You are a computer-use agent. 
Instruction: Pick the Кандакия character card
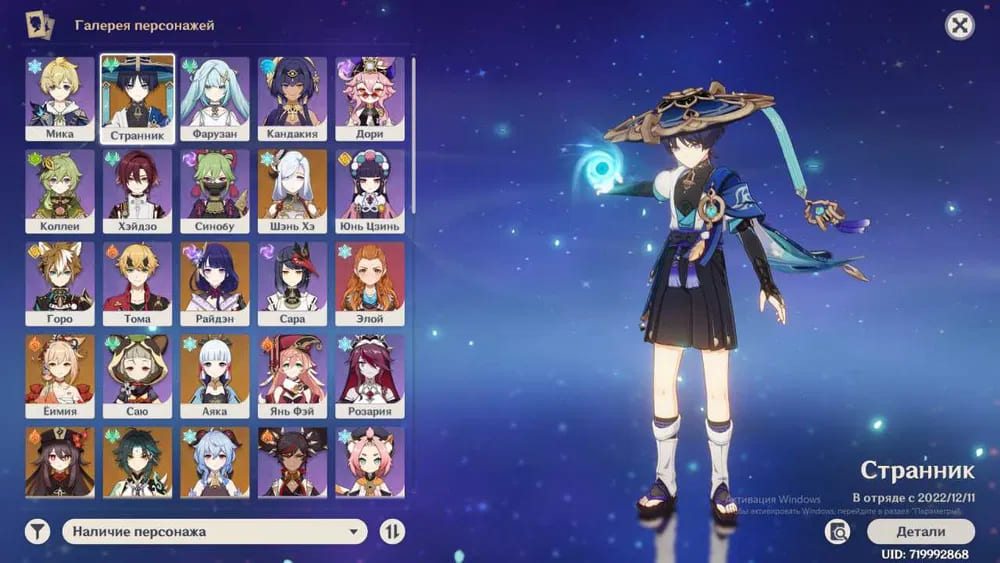[293, 98]
